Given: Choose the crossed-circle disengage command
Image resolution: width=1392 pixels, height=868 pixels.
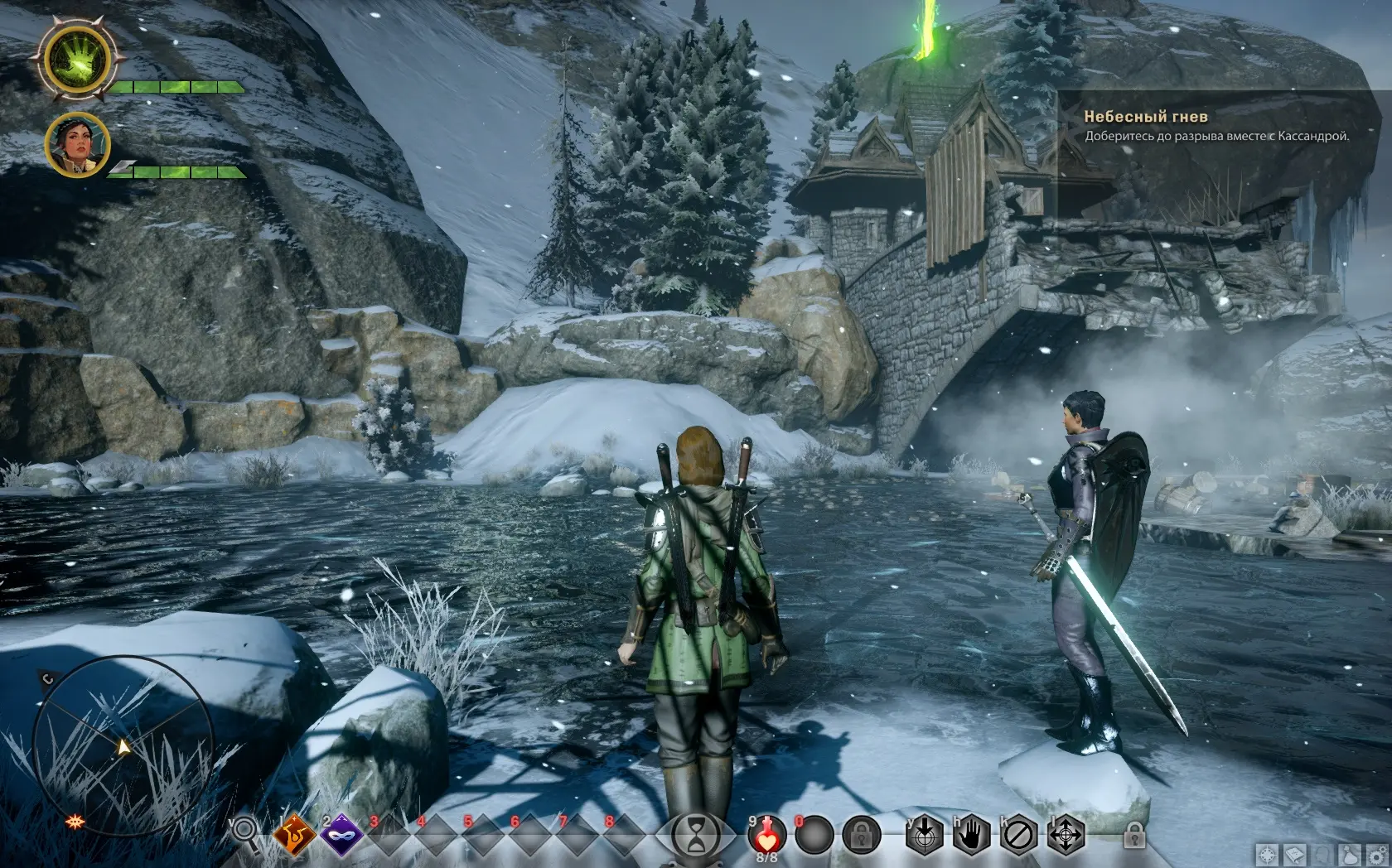Looking at the screenshot, I should pos(1017,837).
